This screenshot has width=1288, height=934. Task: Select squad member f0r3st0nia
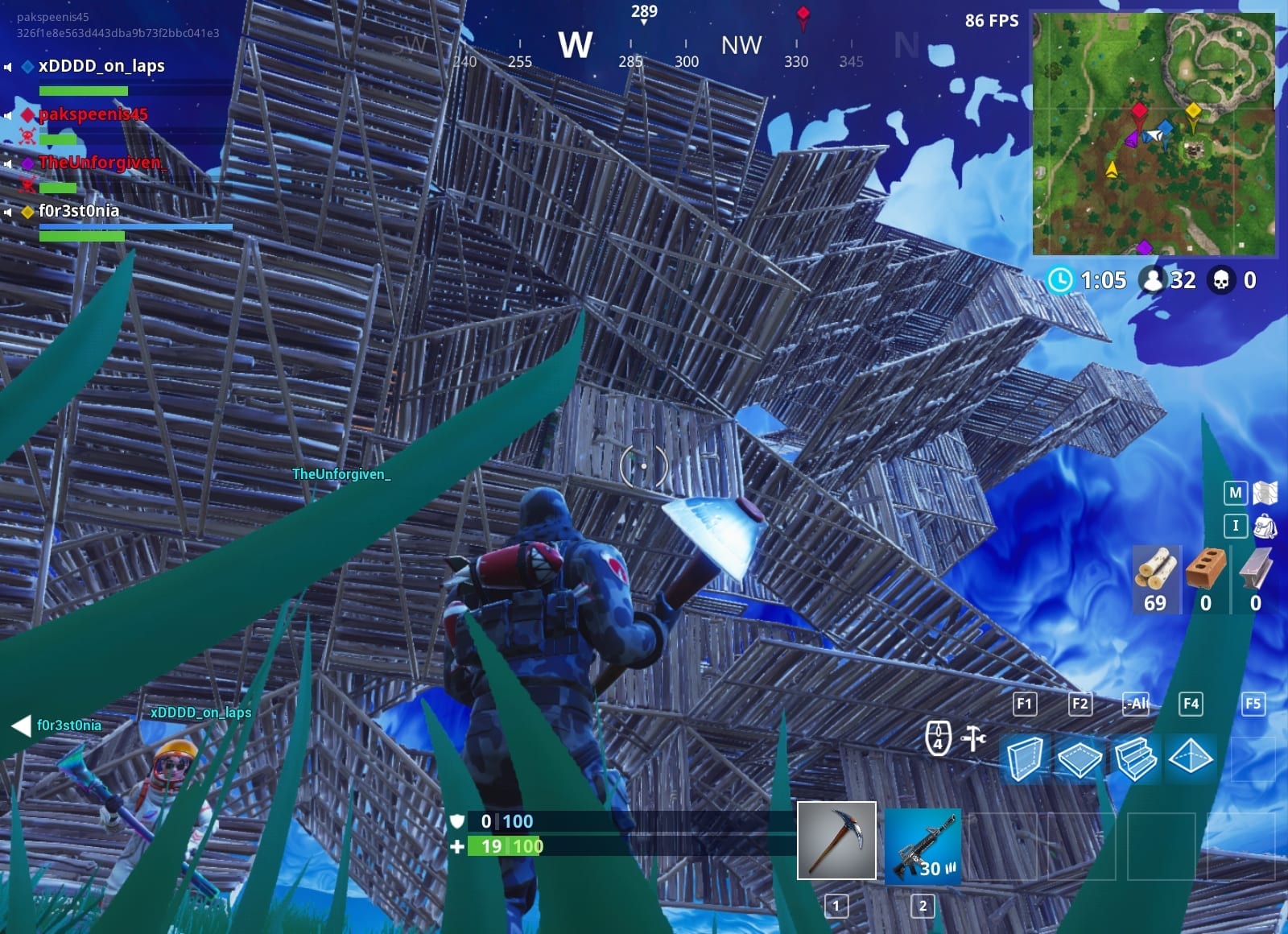pyautogui.click(x=79, y=211)
